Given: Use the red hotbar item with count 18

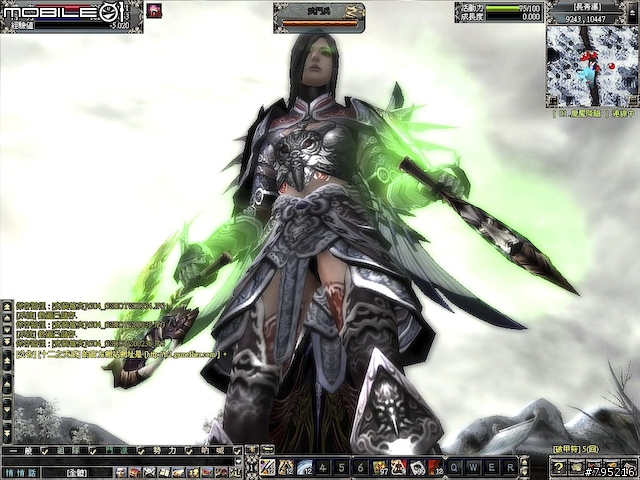Looking at the screenshot, I should point(434,467).
